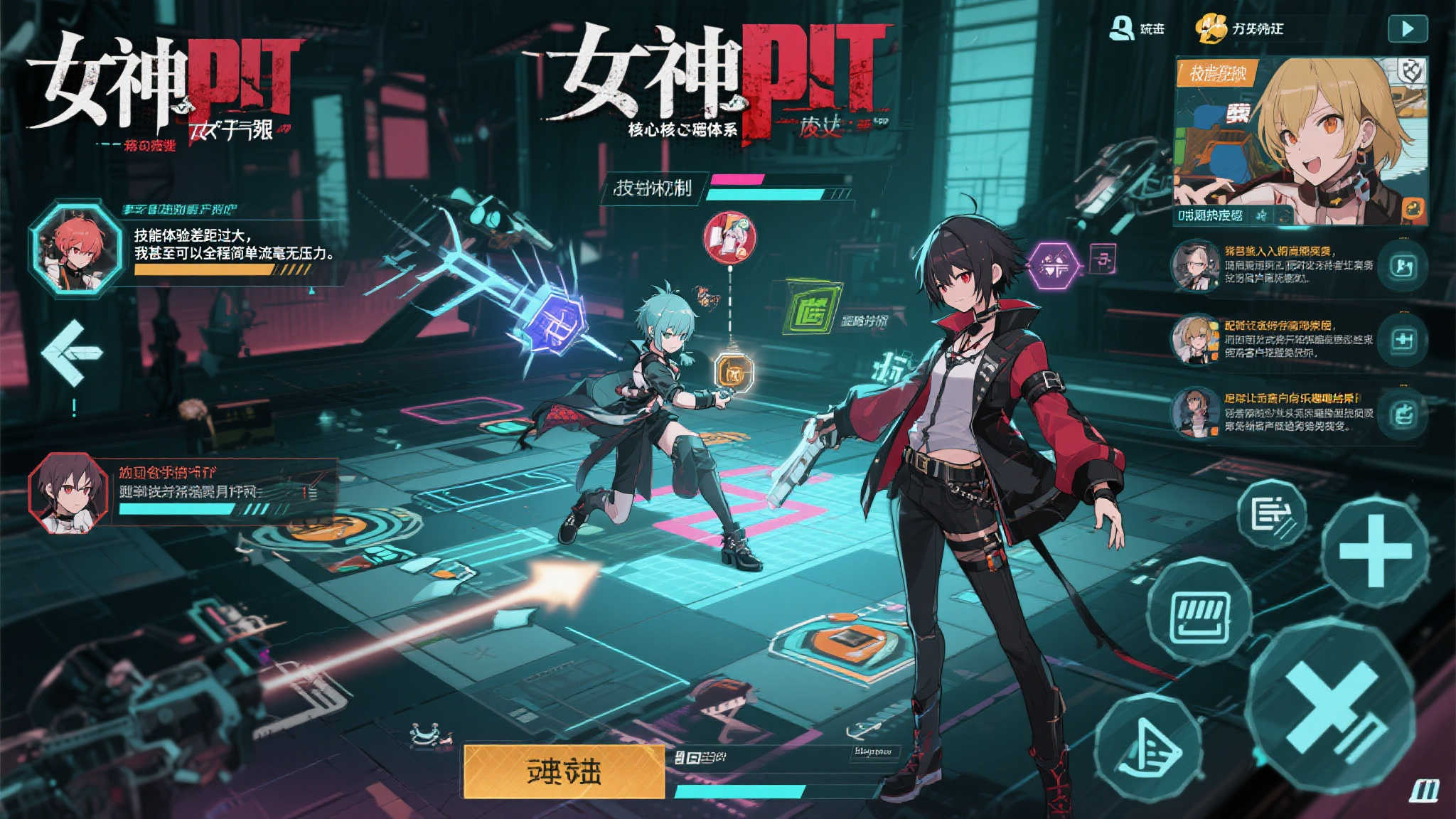Click the orange button at the bottom
The height and width of the screenshot is (819, 1456).
point(564,771)
